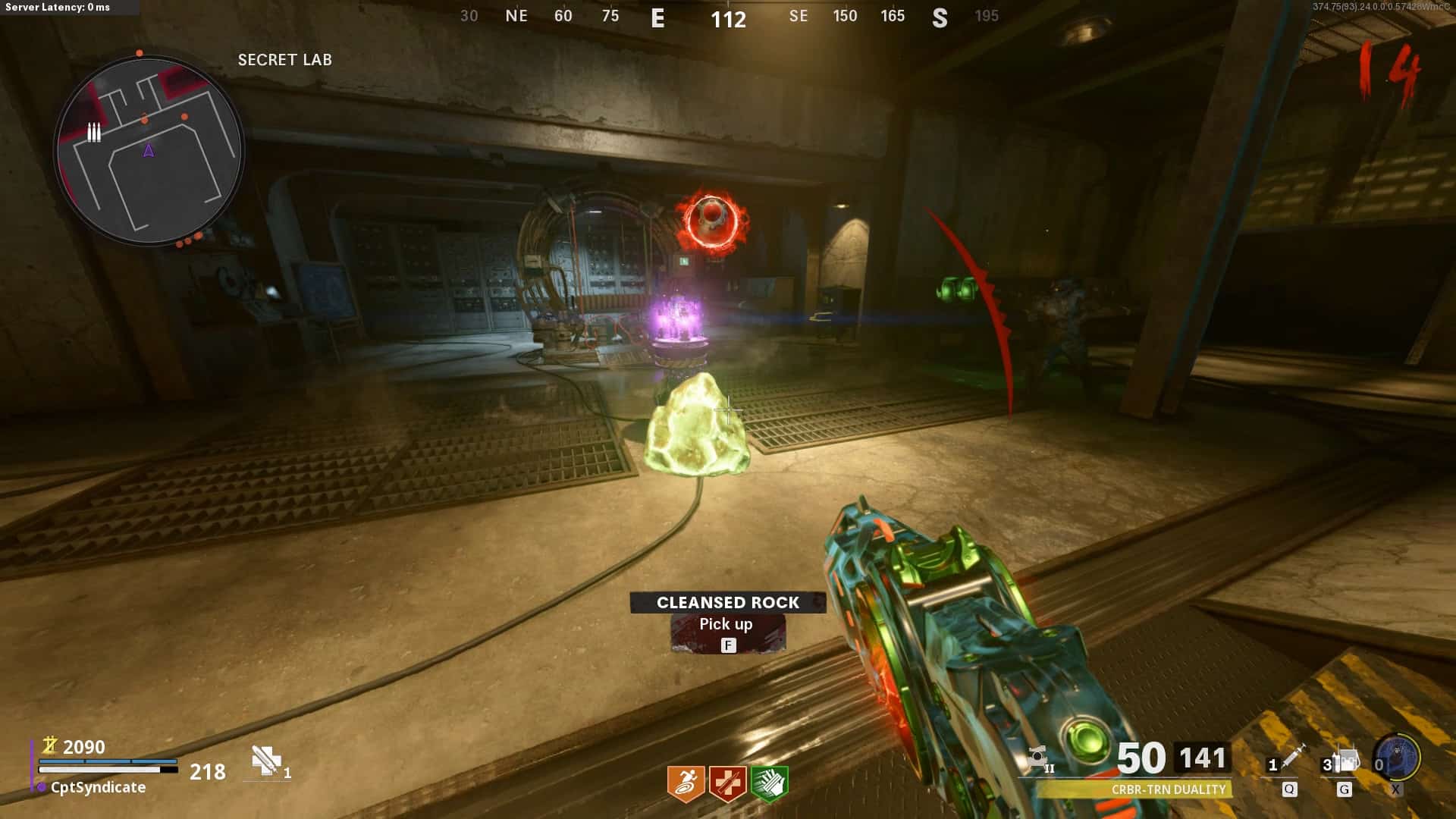Select the orange Stamin-Up perk icon
This screenshot has height=819, width=1456.
tap(686, 783)
